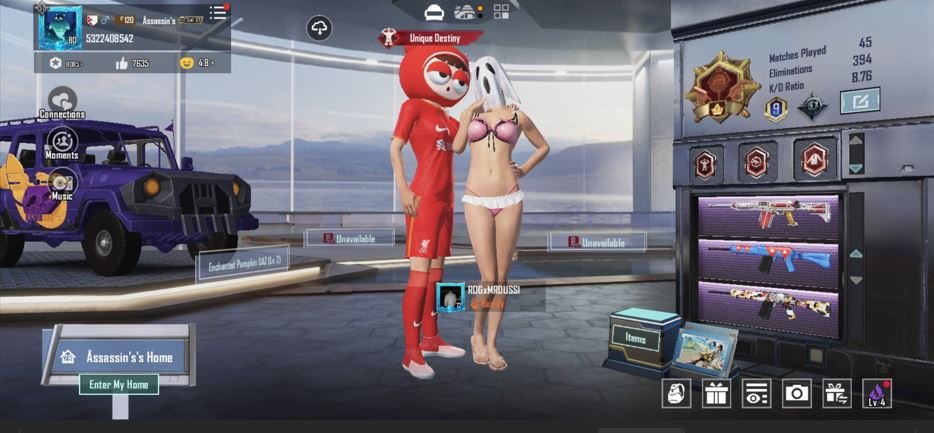This screenshot has height=433, width=934.
Task: Open the backpack inventory icon
Action: [x=677, y=393]
